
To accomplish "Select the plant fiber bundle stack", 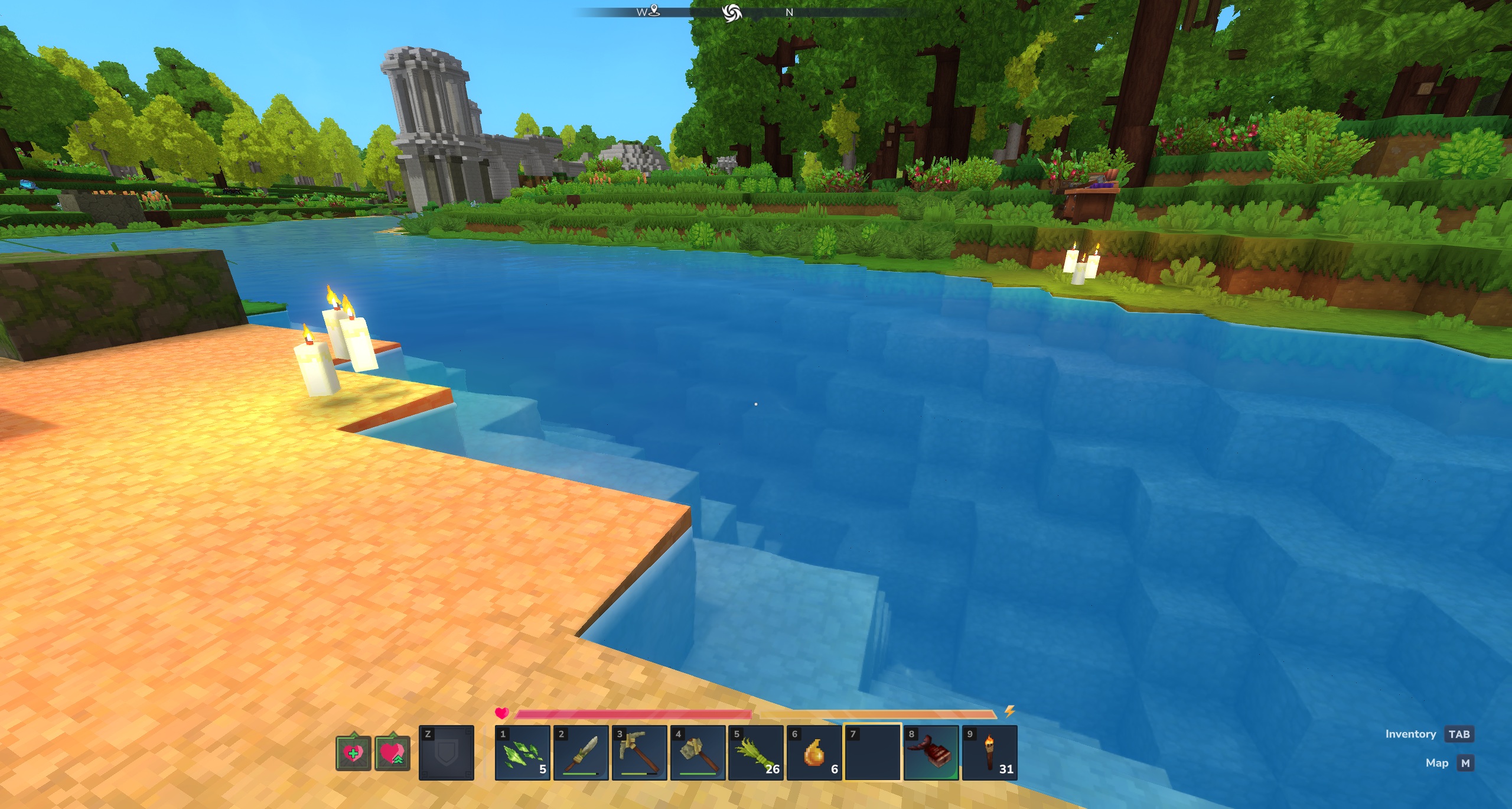I will pos(756,753).
